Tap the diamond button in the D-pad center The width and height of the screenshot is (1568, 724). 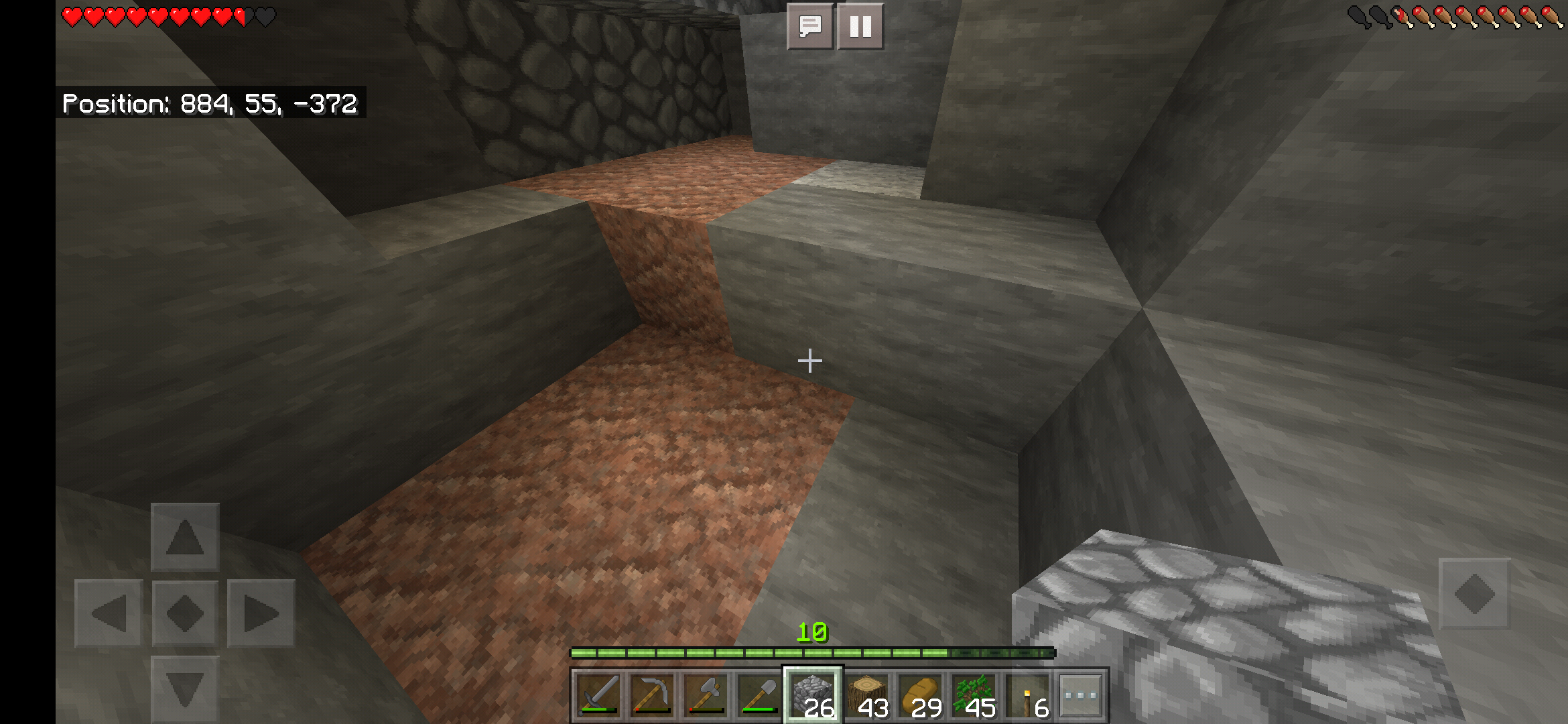(185, 613)
